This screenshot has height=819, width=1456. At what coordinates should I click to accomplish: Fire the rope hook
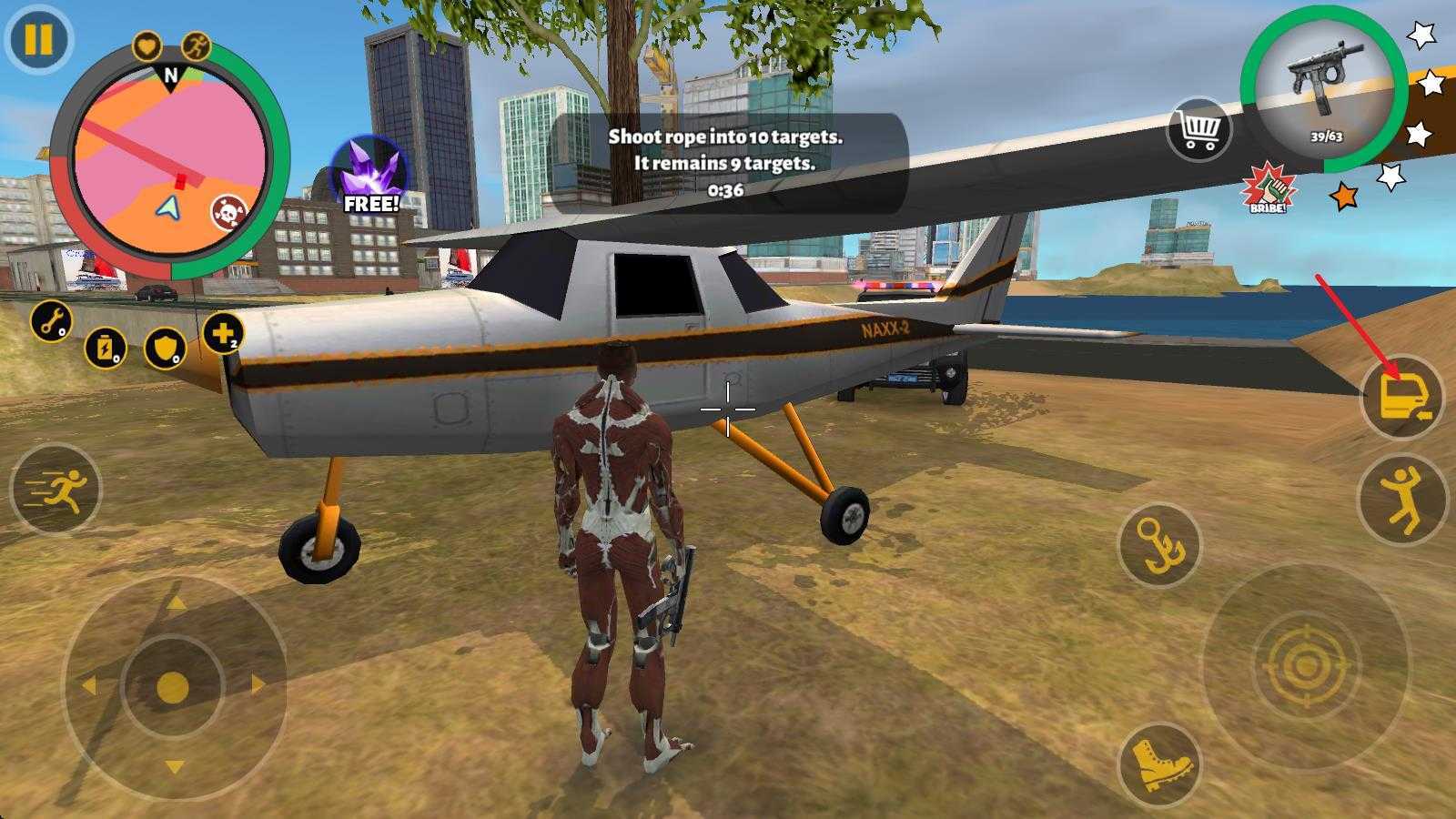[x=1159, y=545]
